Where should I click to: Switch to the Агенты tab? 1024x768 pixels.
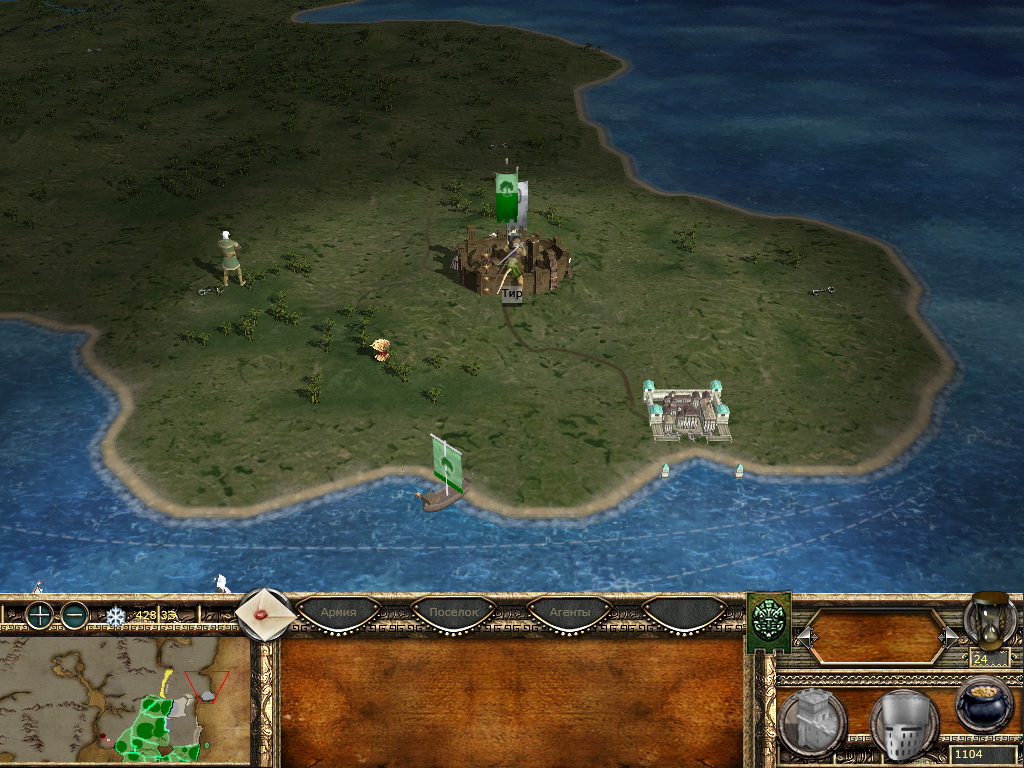pyautogui.click(x=570, y=612)
